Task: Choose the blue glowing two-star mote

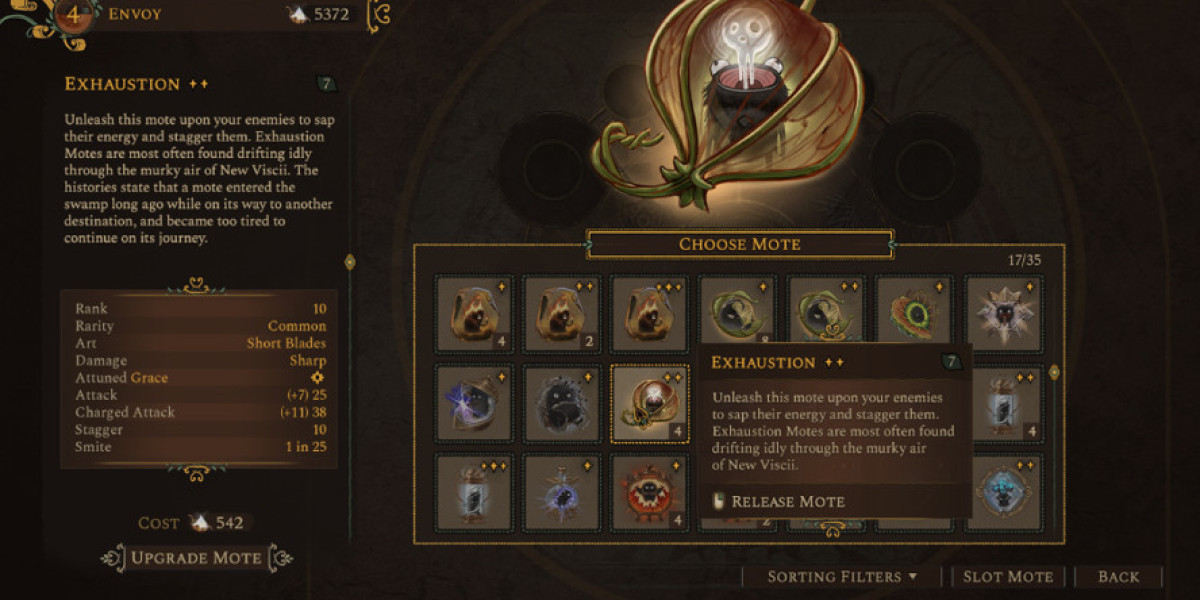Action: click(x=1004, y=492)
